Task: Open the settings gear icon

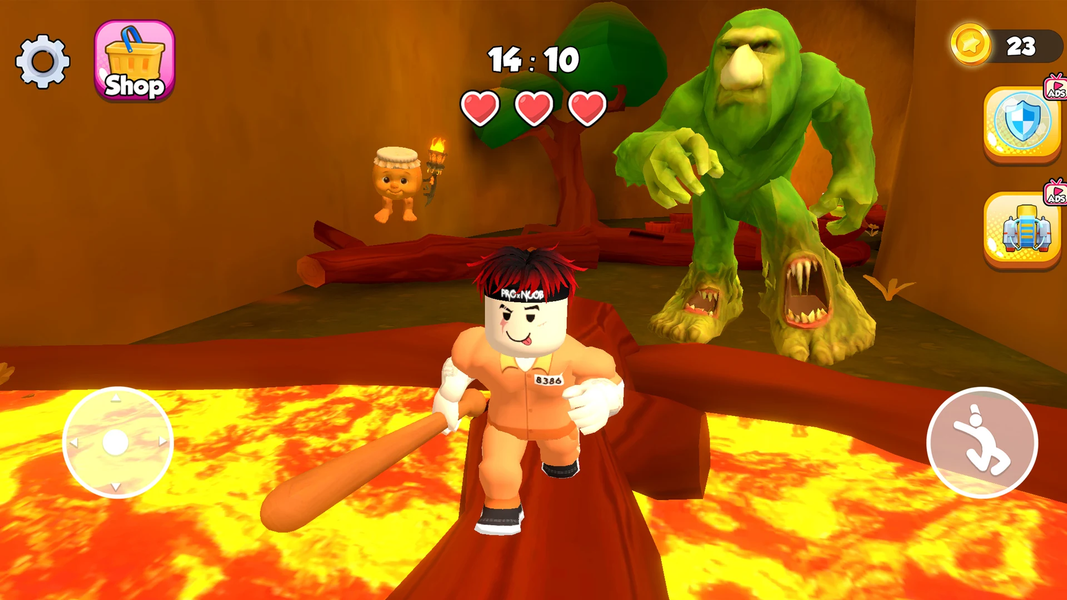Action: 43,62
